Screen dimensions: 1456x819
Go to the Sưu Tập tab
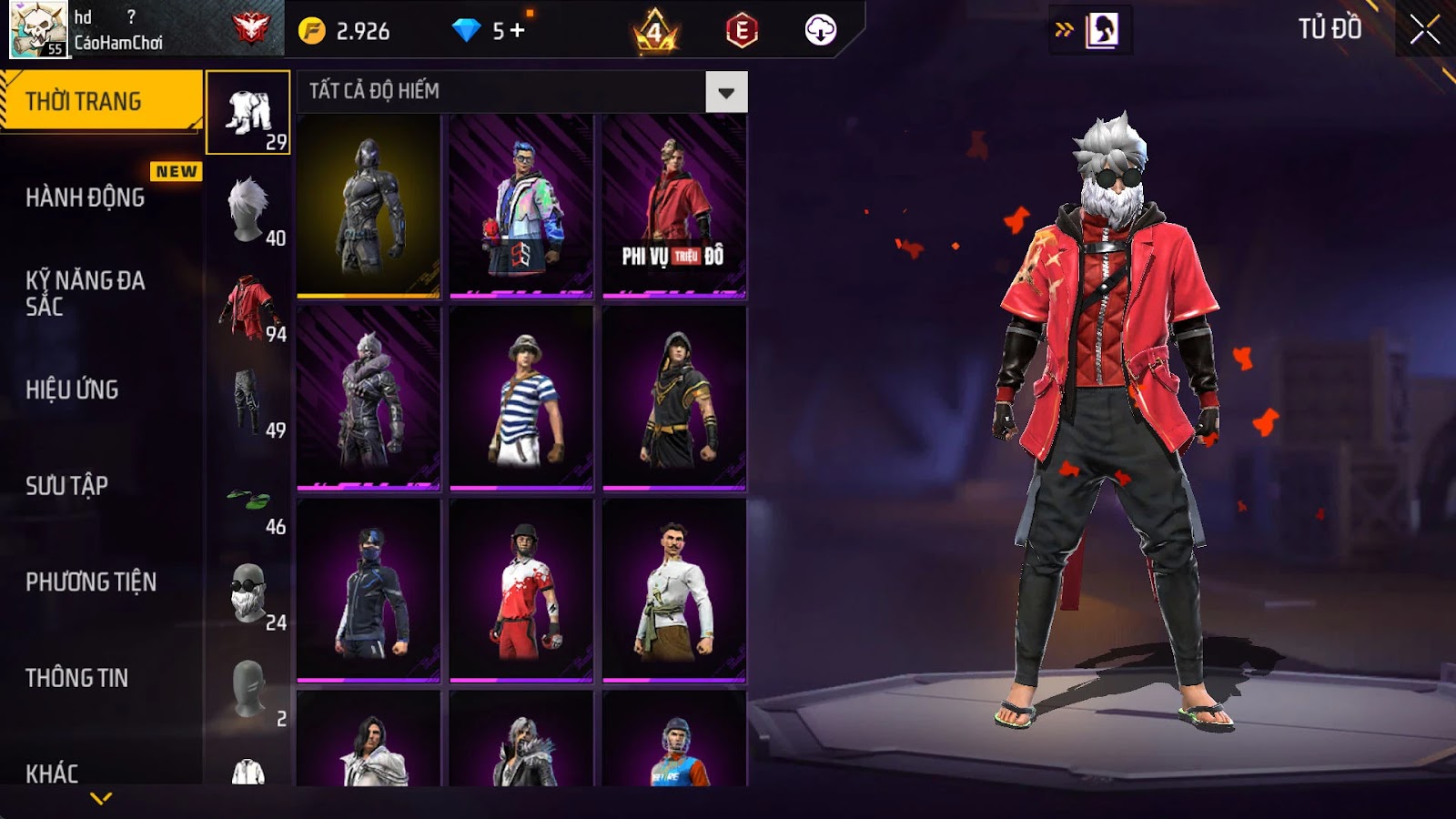point(67,486)
